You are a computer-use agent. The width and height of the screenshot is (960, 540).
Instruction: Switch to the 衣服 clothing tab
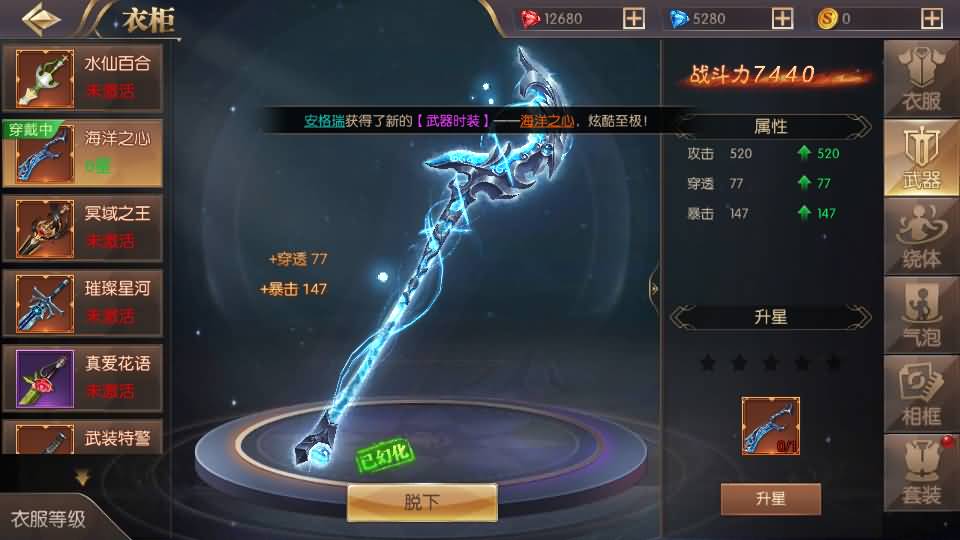[921, 79]
